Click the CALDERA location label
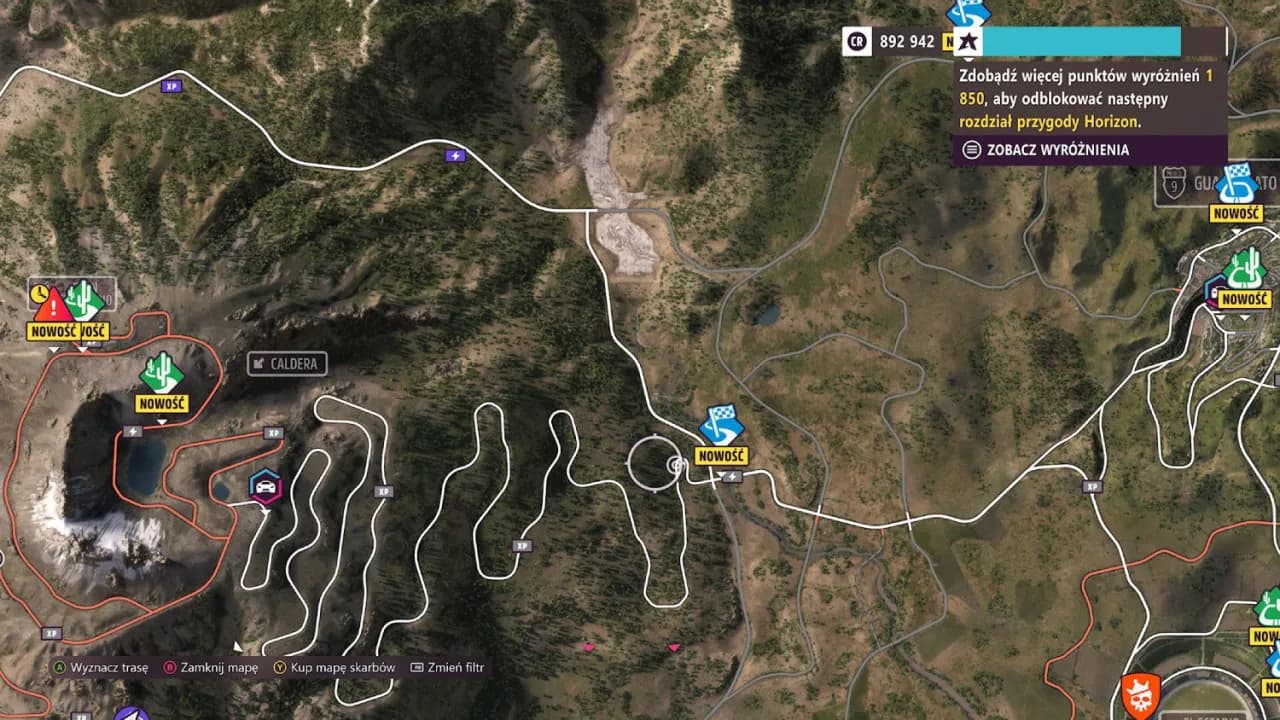 (x=287, y=364)
